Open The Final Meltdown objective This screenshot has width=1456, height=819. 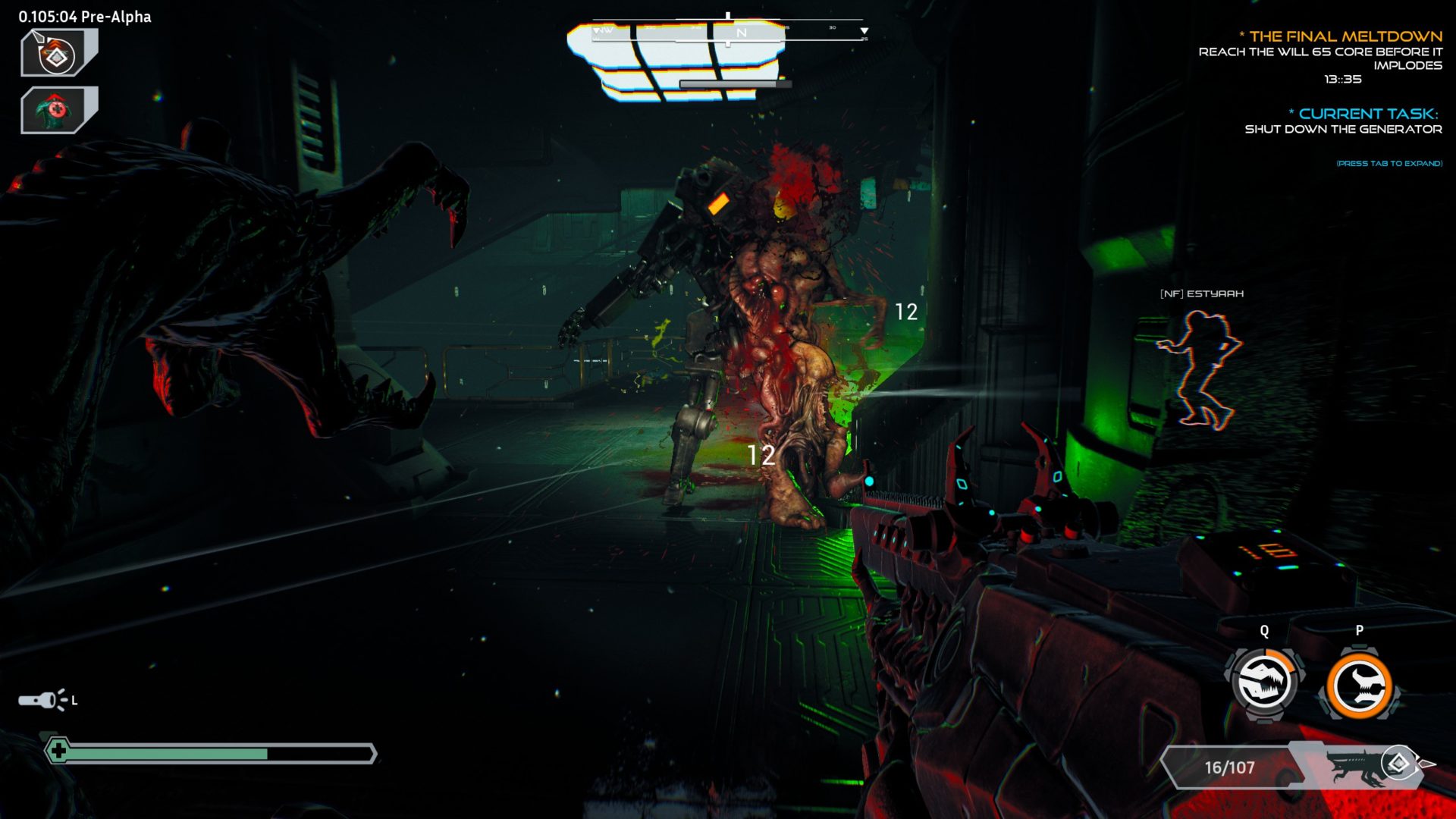coord(1345,36)
